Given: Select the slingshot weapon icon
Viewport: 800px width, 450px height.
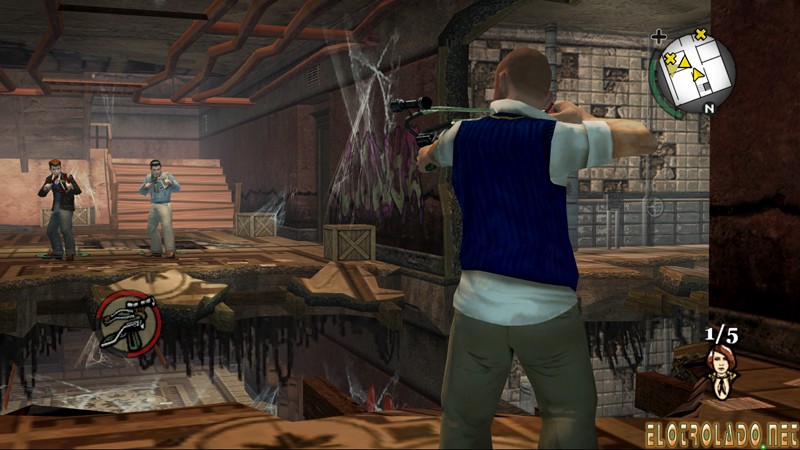Looking at the screenshot, I should [129, 323].
